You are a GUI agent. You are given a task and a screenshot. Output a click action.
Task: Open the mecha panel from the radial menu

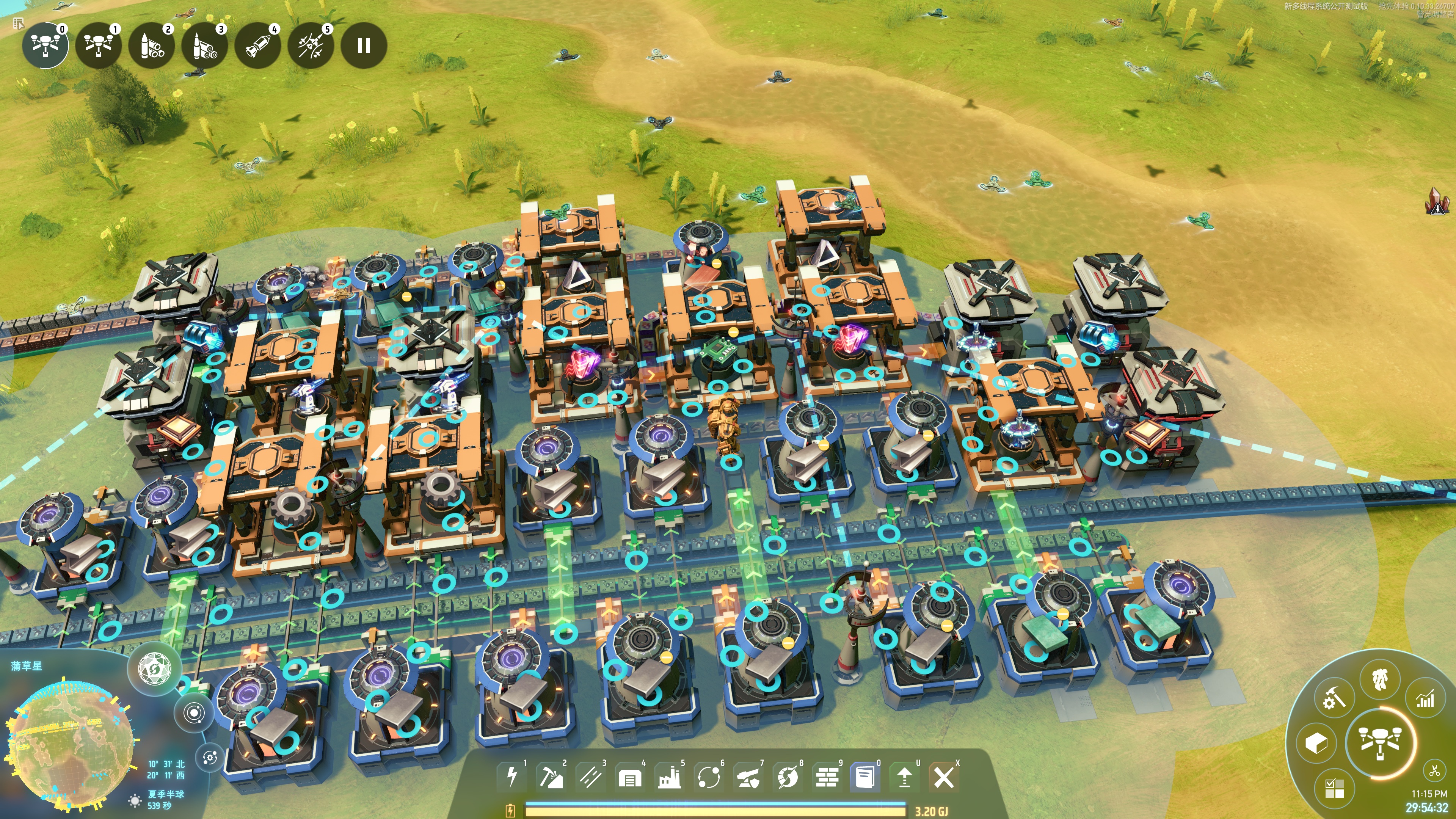pyautogui.click(x=1380, y=681)
